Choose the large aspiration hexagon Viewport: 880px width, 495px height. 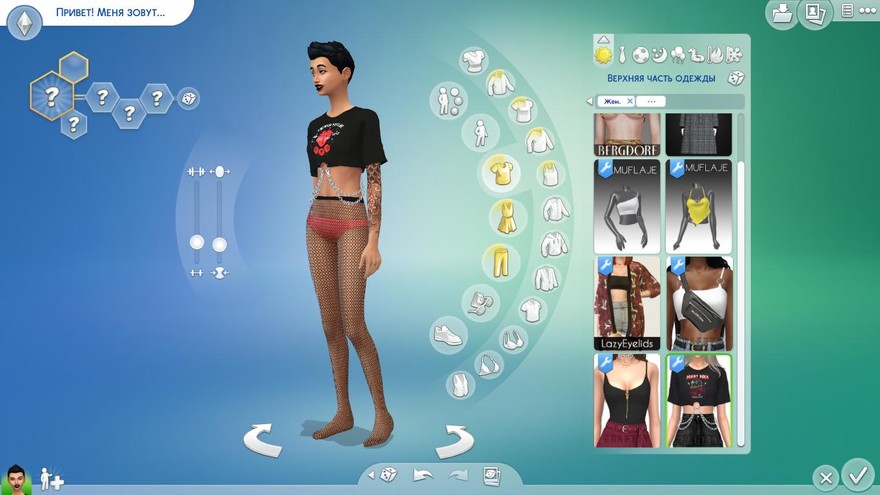tap(48, 97)
